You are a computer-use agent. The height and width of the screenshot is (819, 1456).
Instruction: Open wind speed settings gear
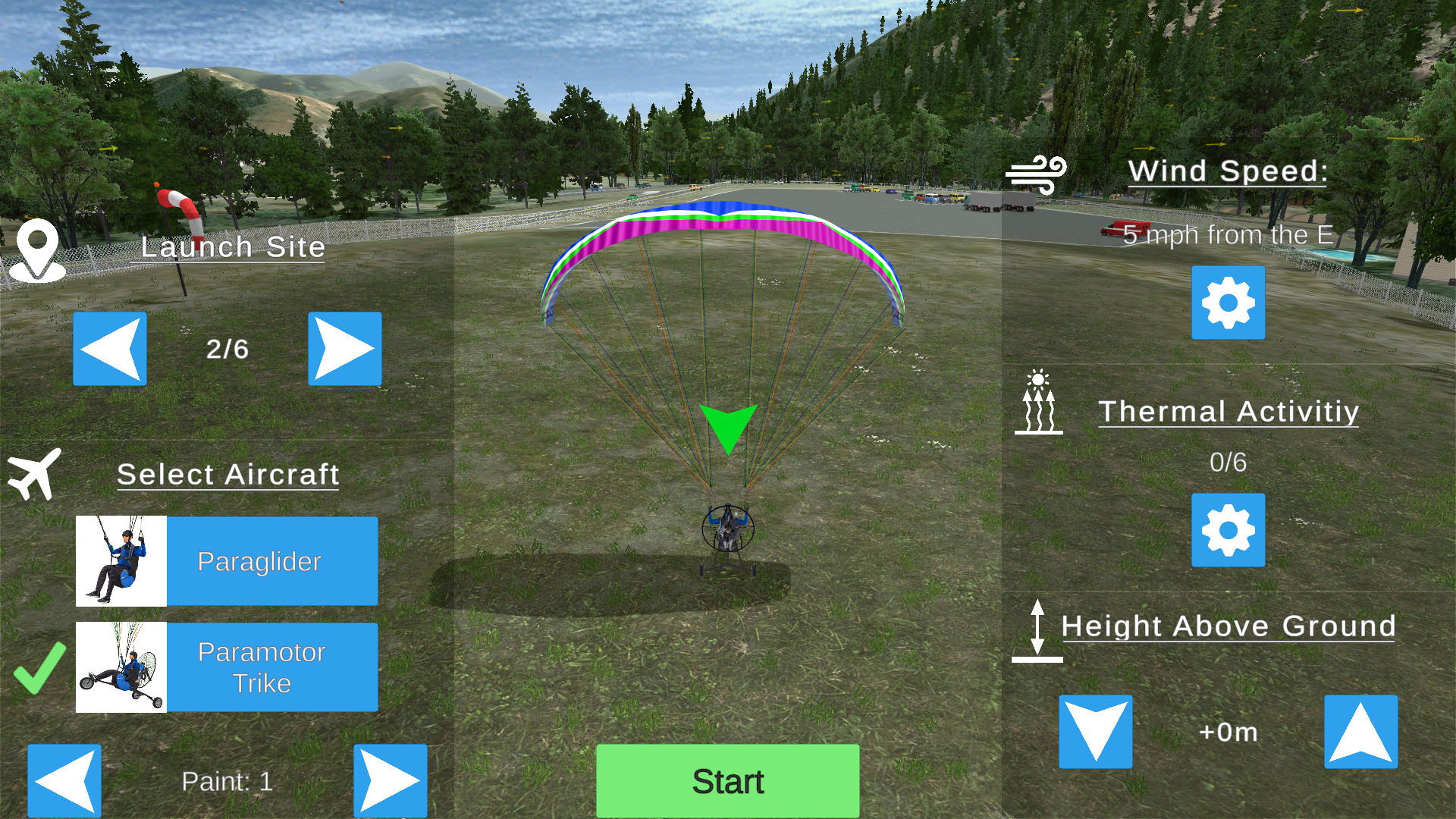click(1228, 303)
